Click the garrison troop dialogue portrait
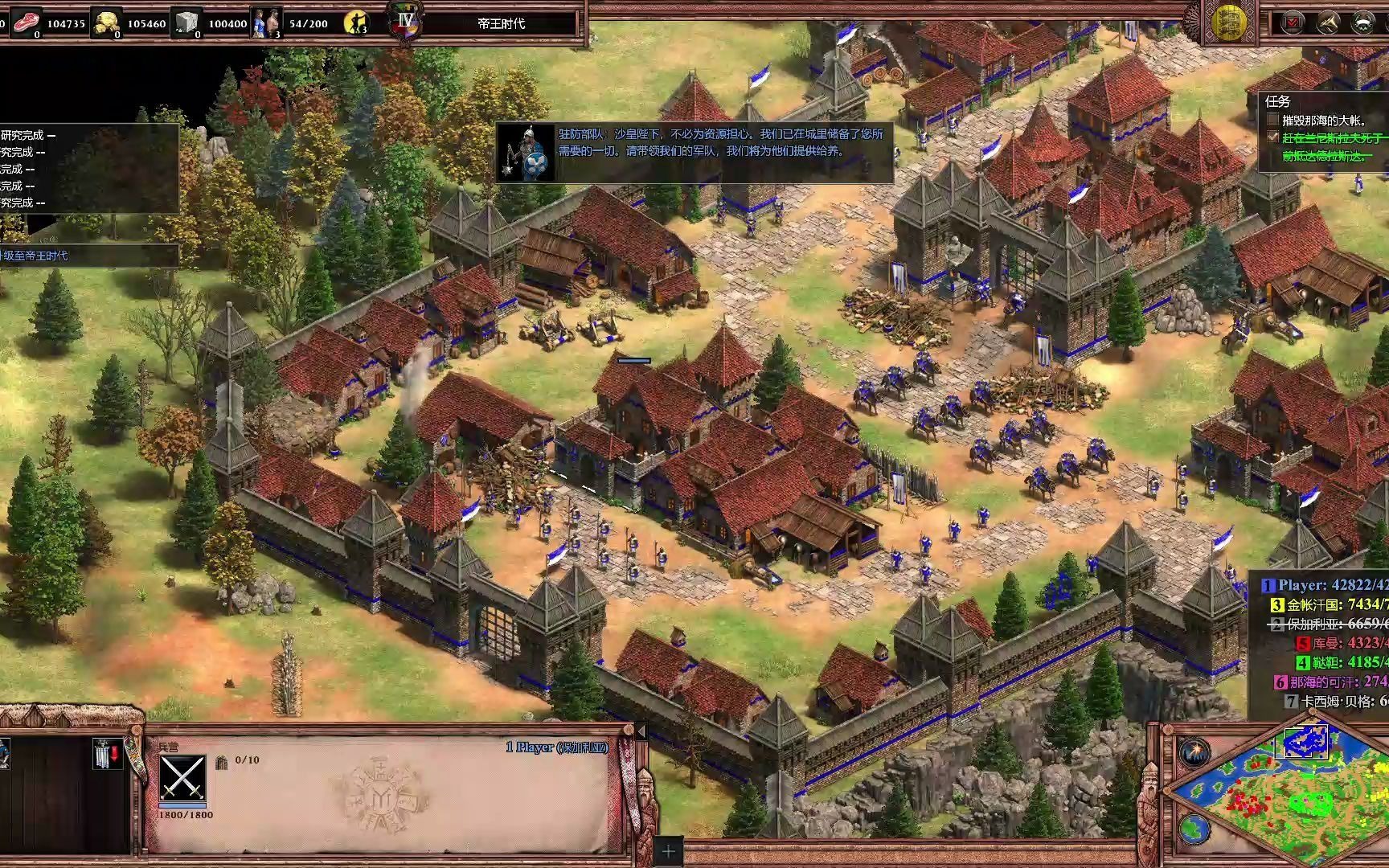Image resolution: width=1389 pixels, height=868 pixels. point(527,153)
